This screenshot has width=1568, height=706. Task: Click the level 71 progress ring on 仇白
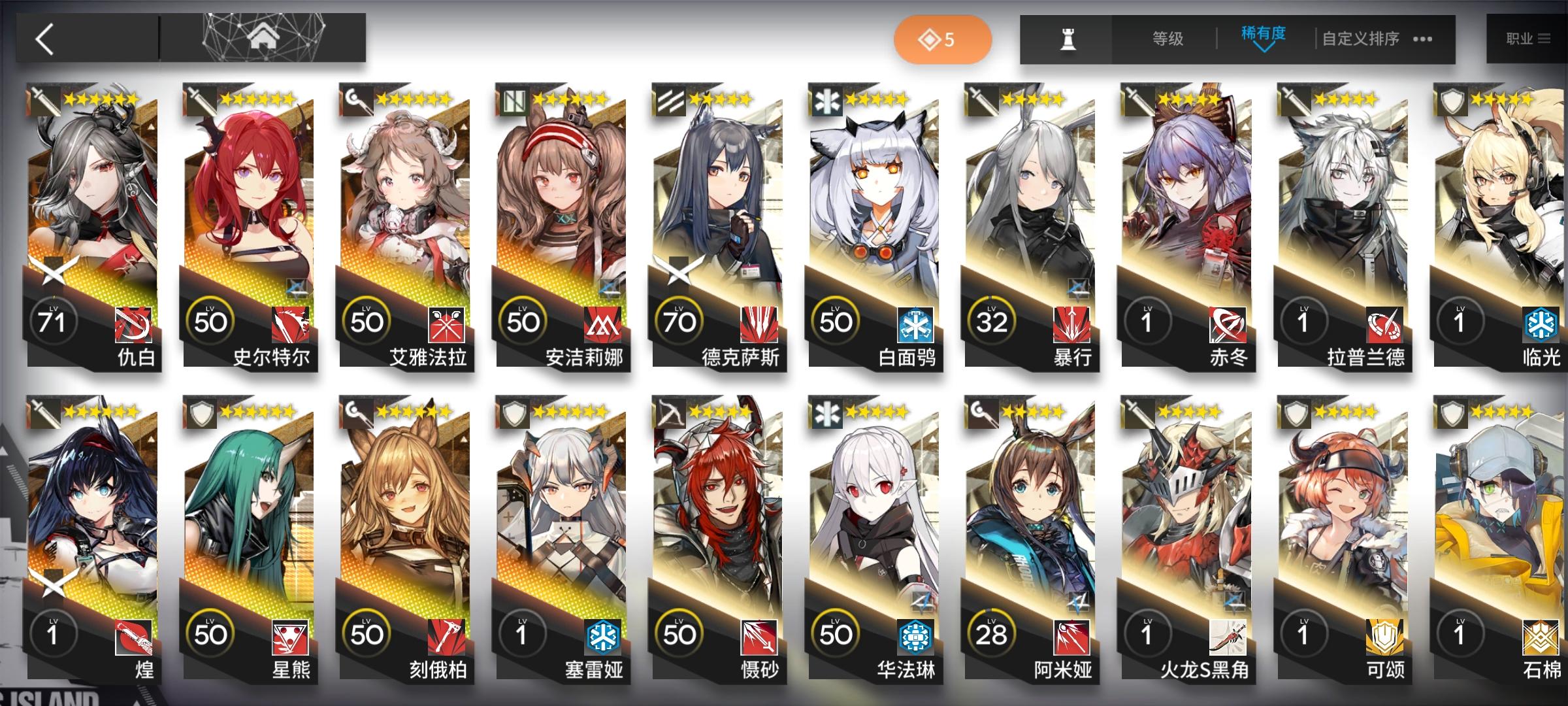(x=54, y=320)
